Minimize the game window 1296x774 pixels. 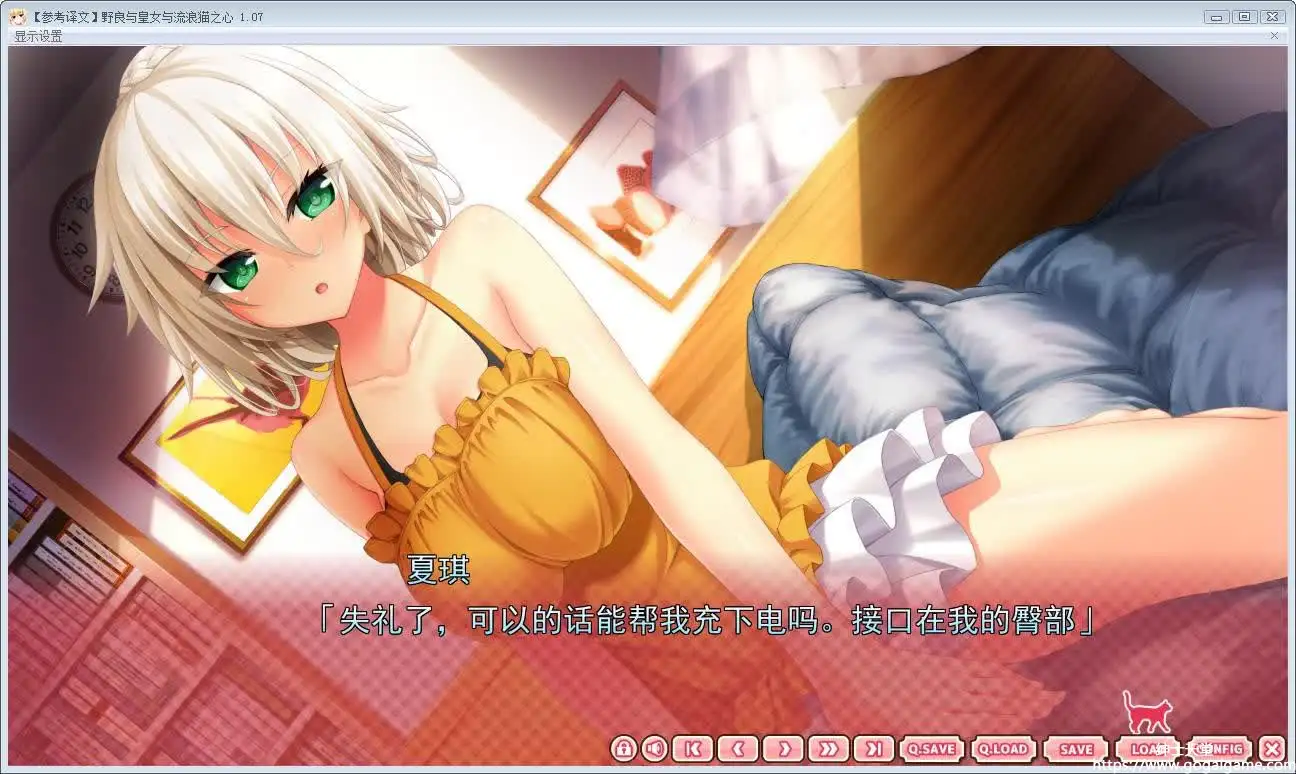pos(1216,16)
